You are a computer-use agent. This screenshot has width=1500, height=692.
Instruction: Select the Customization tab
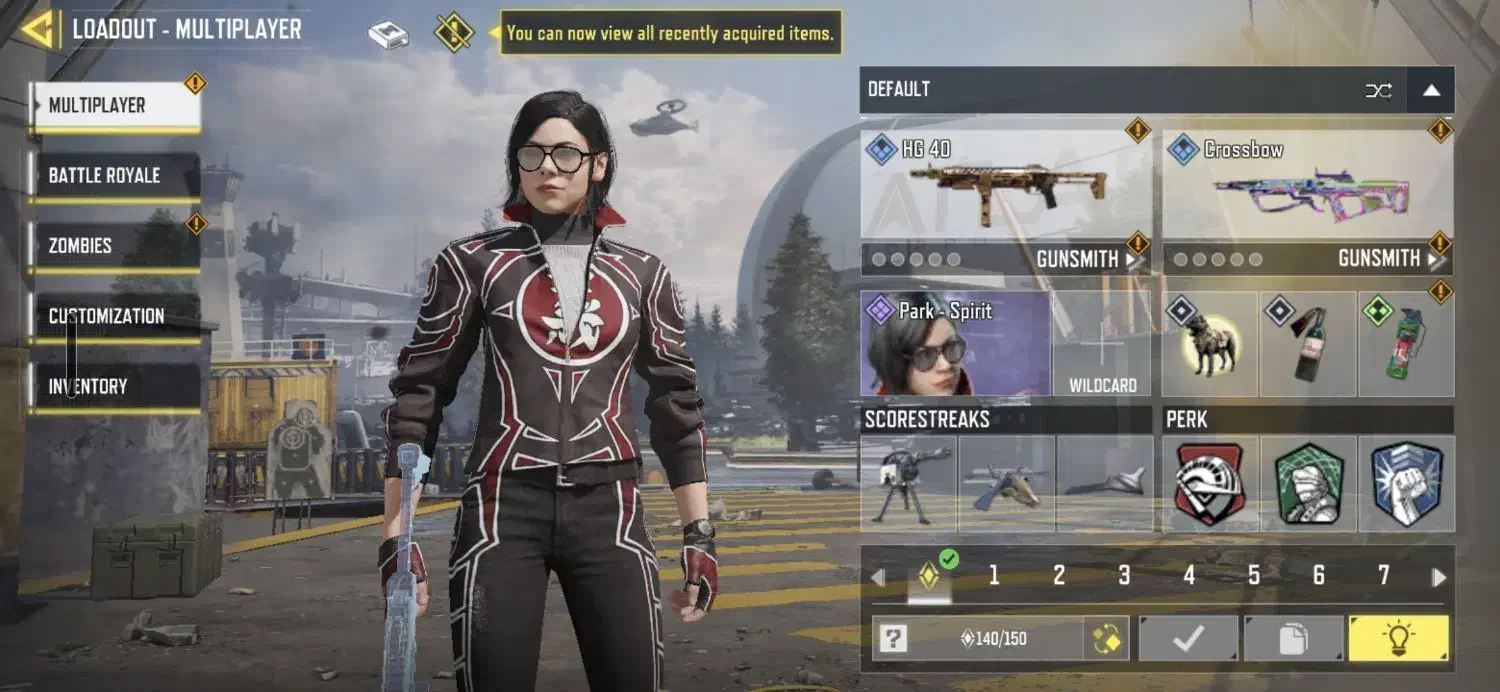[x=114, y=316]
